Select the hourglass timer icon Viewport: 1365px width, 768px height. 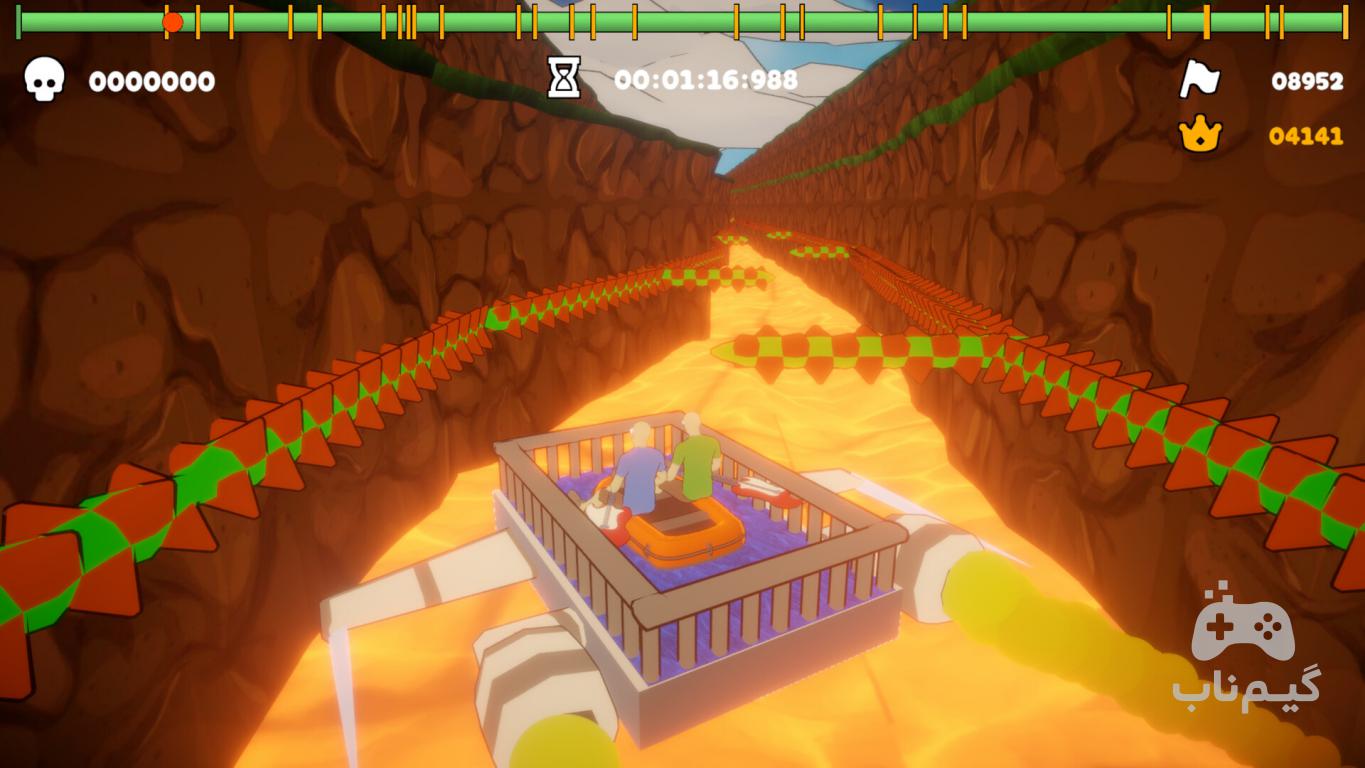click(x=564, y=78)
